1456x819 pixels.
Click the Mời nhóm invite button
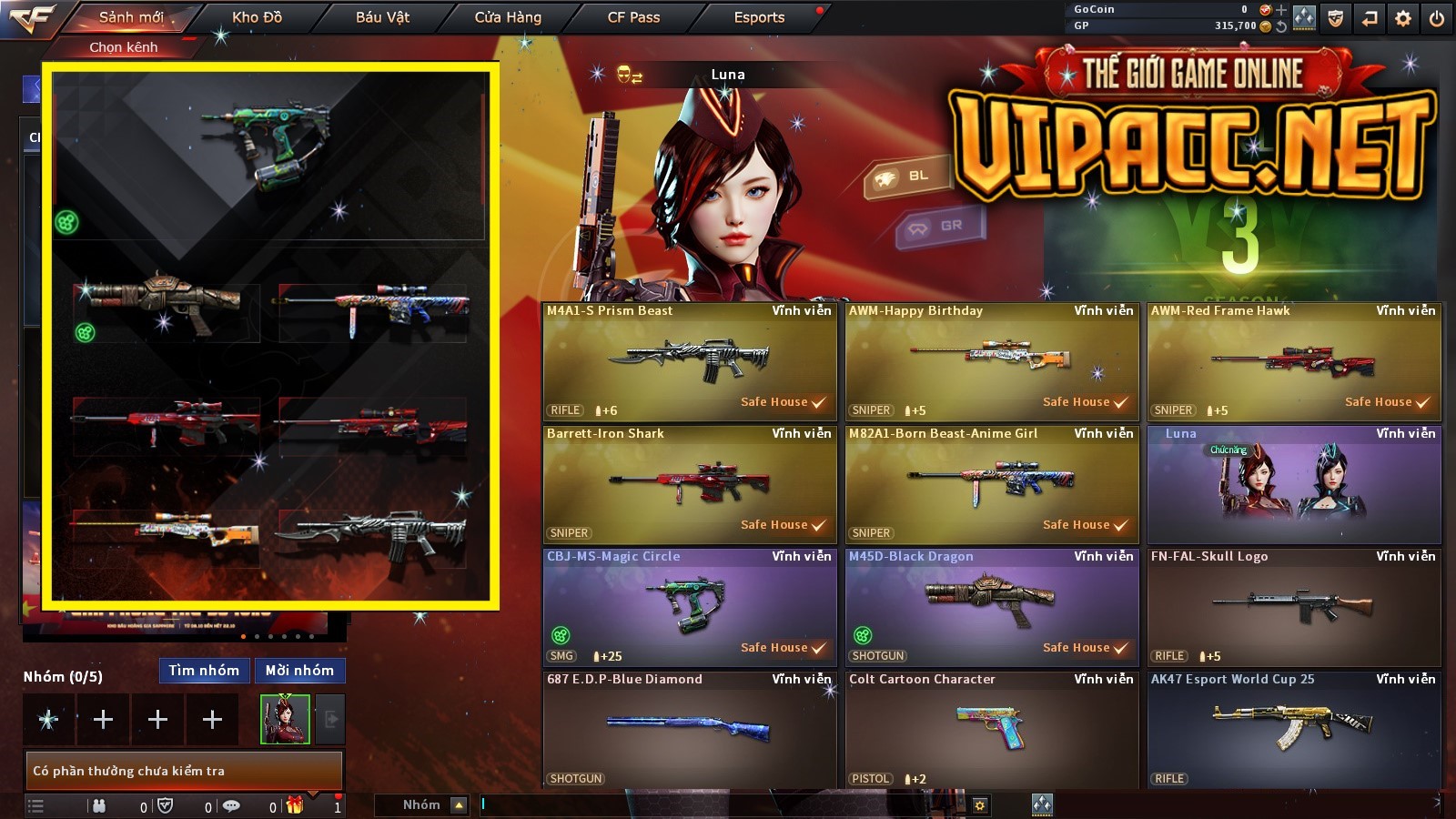[x=299, y=671]
